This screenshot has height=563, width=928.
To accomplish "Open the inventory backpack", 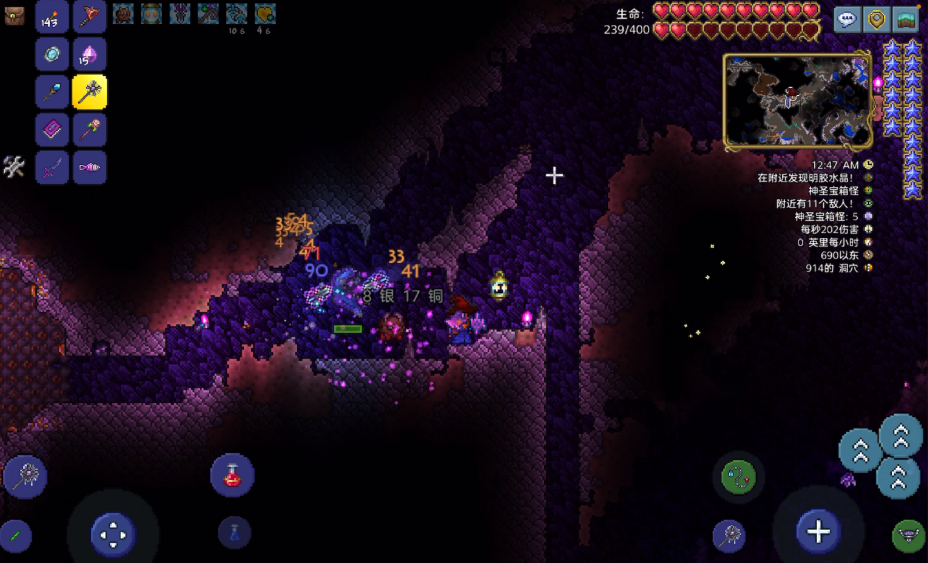I will pos(14,14).
